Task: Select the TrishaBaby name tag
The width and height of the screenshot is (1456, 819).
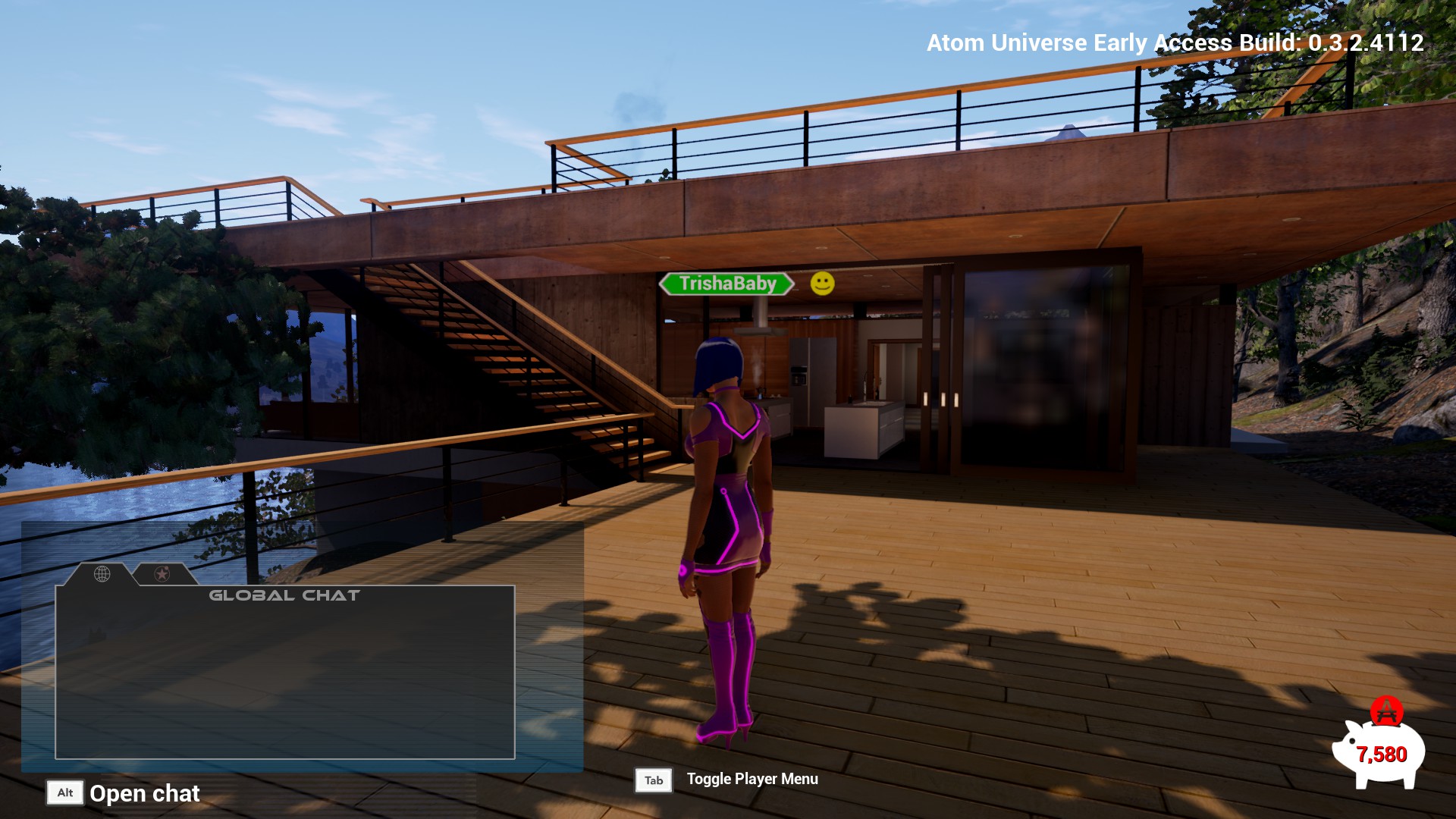Action: click(726, 284)
